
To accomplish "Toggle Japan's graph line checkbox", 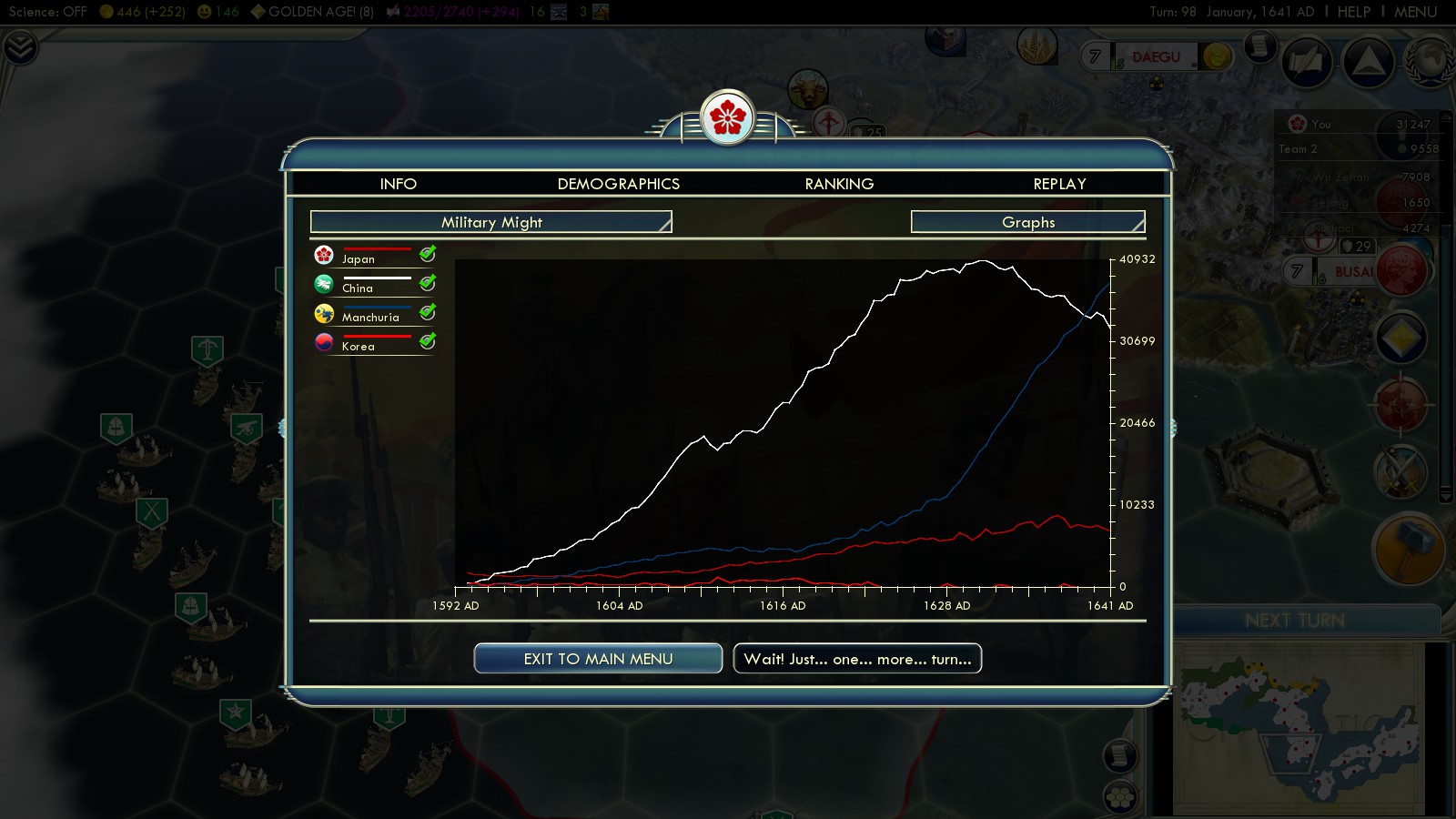I will (428, 254).
